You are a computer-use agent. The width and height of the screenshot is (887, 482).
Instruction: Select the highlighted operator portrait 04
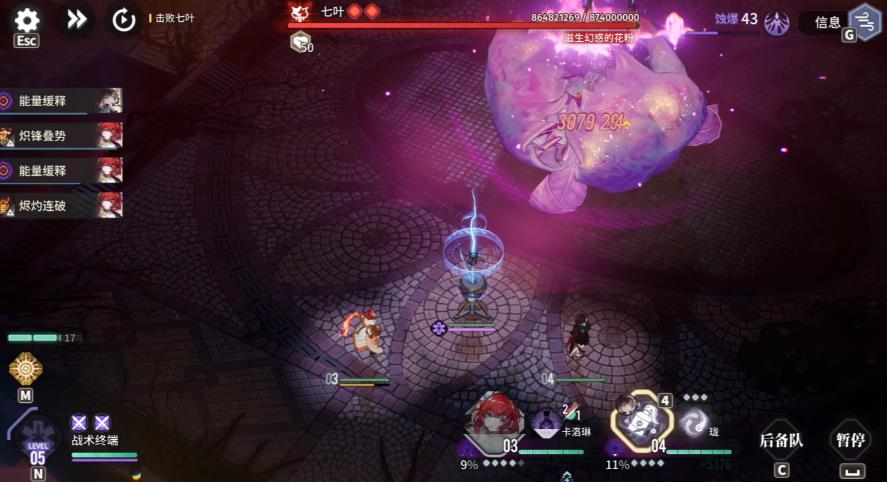[x=640, y=419]
